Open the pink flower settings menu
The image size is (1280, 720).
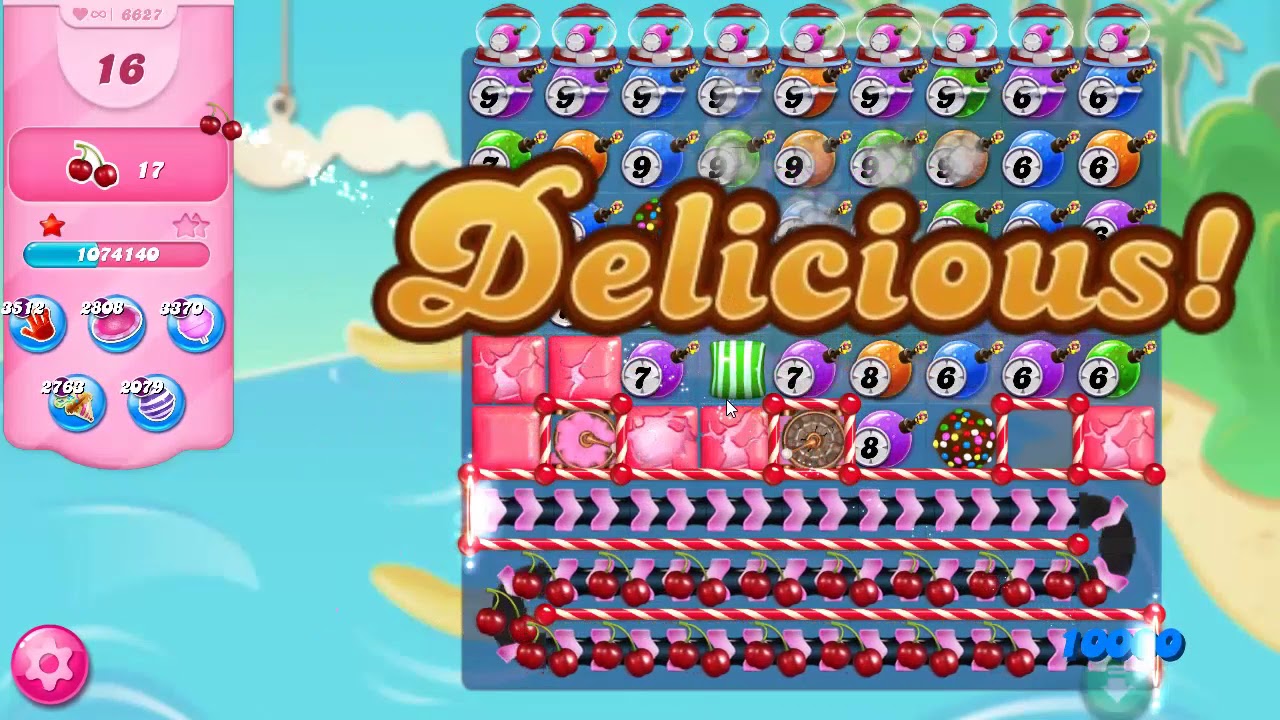[x=50, y=665]
